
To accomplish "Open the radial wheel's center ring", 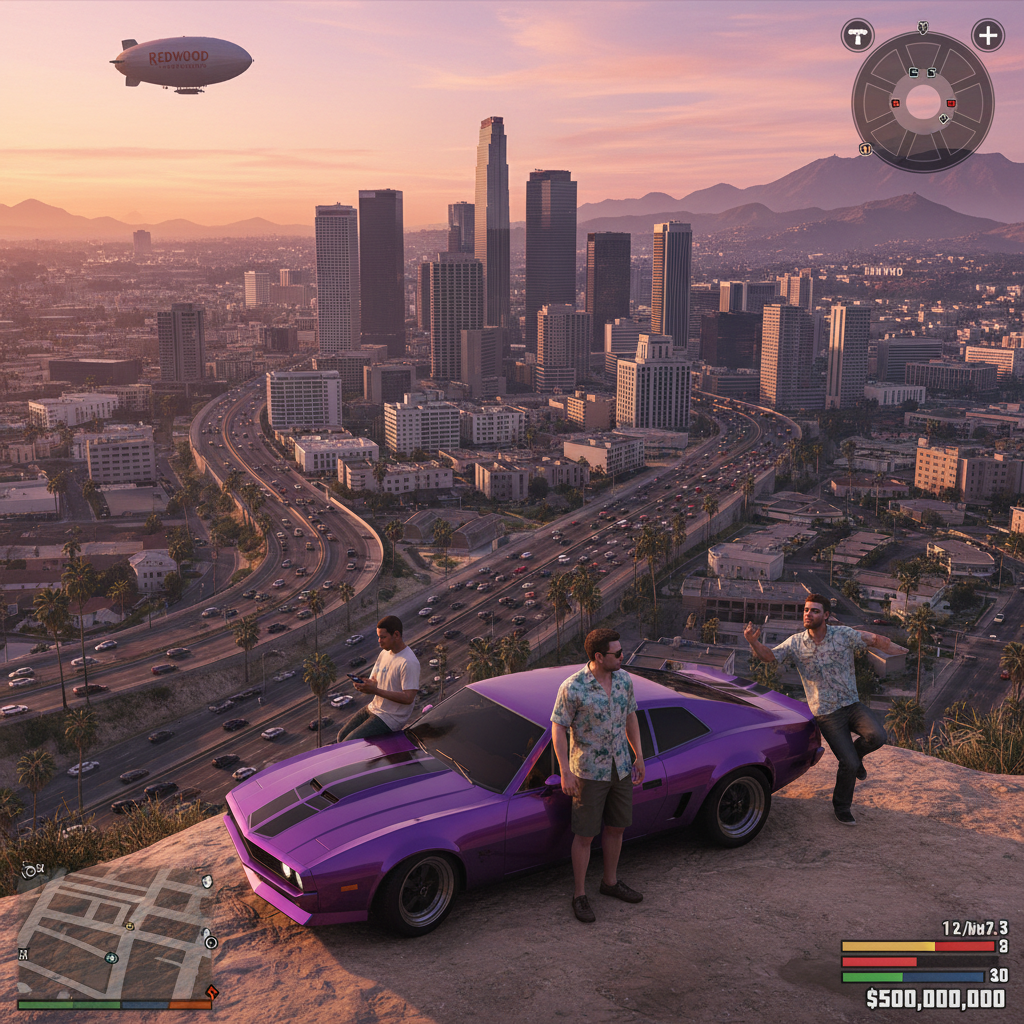I will (922, 102).
